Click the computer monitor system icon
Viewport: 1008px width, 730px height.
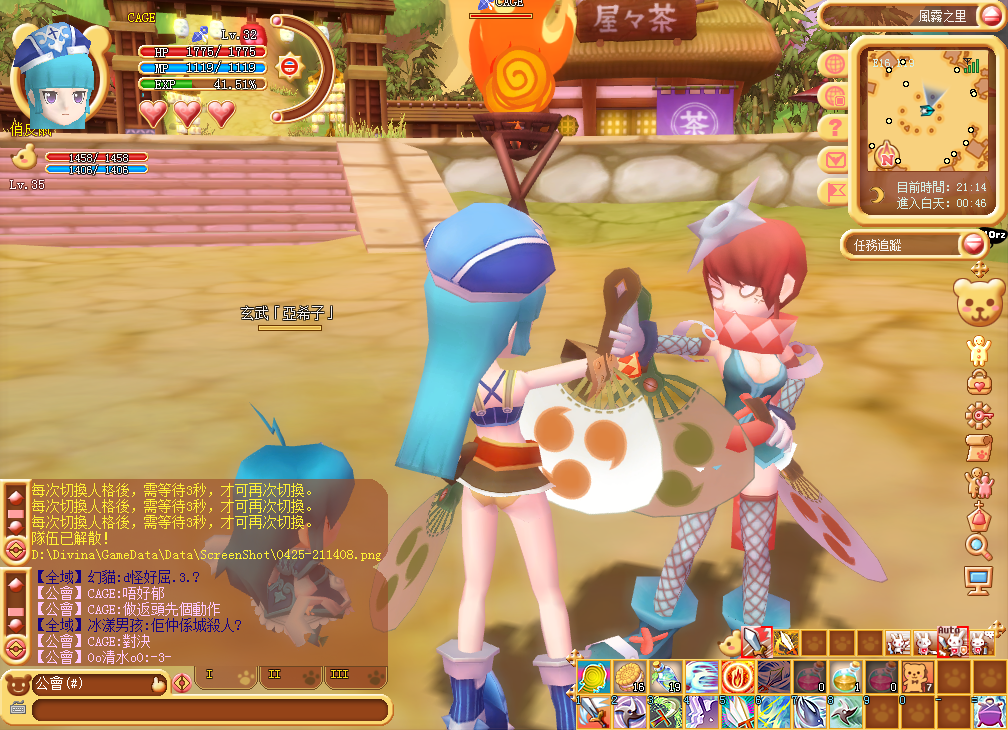click(x=977, y=578)
